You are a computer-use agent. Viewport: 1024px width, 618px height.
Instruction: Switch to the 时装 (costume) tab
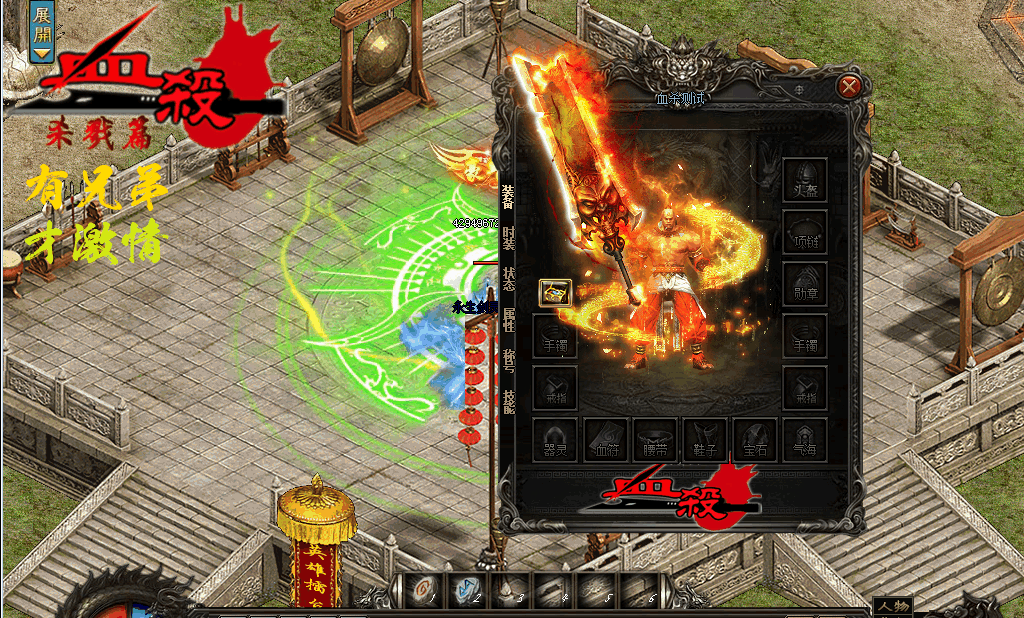point(509,238)
